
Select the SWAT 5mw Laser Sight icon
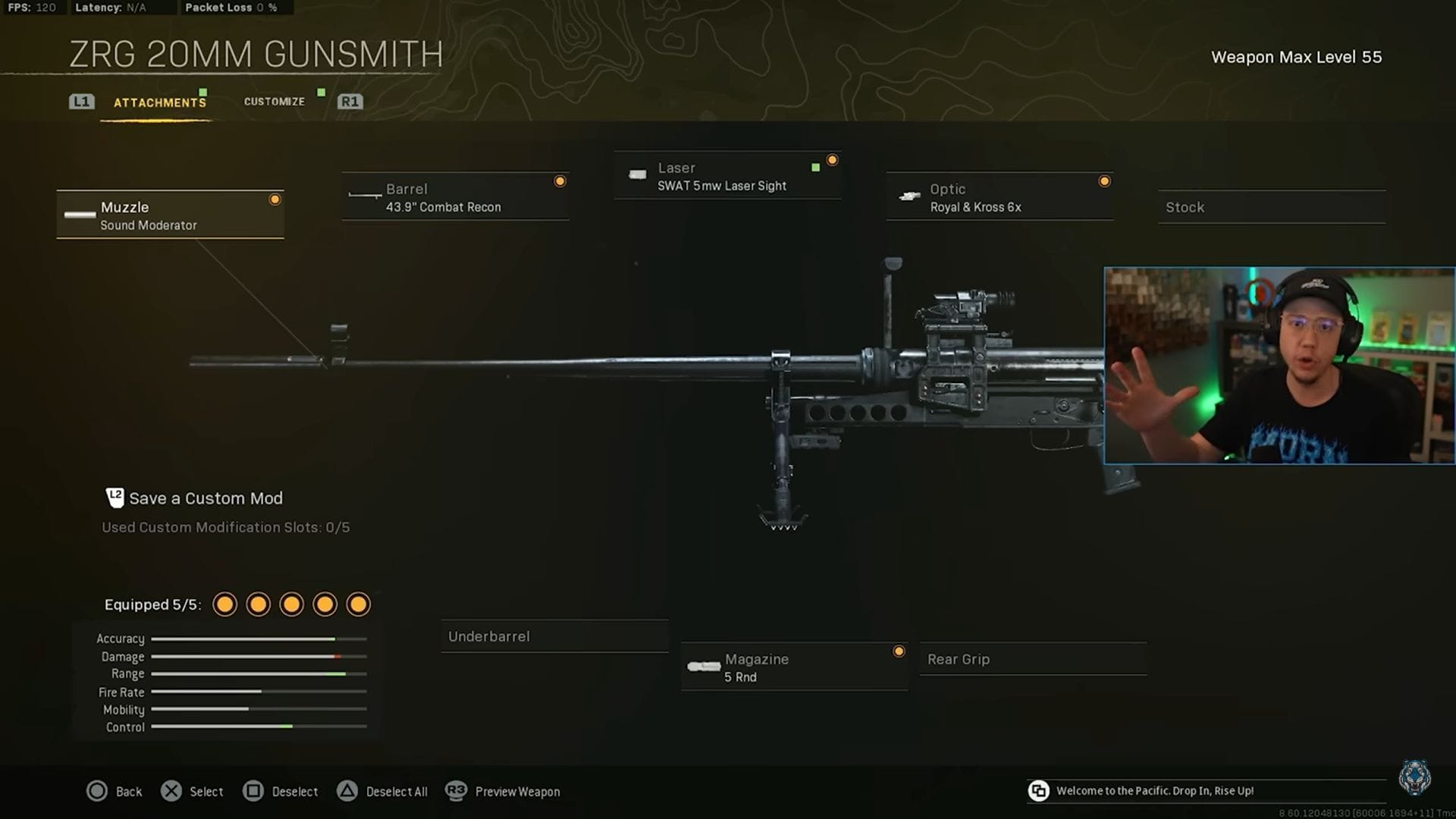637,175
